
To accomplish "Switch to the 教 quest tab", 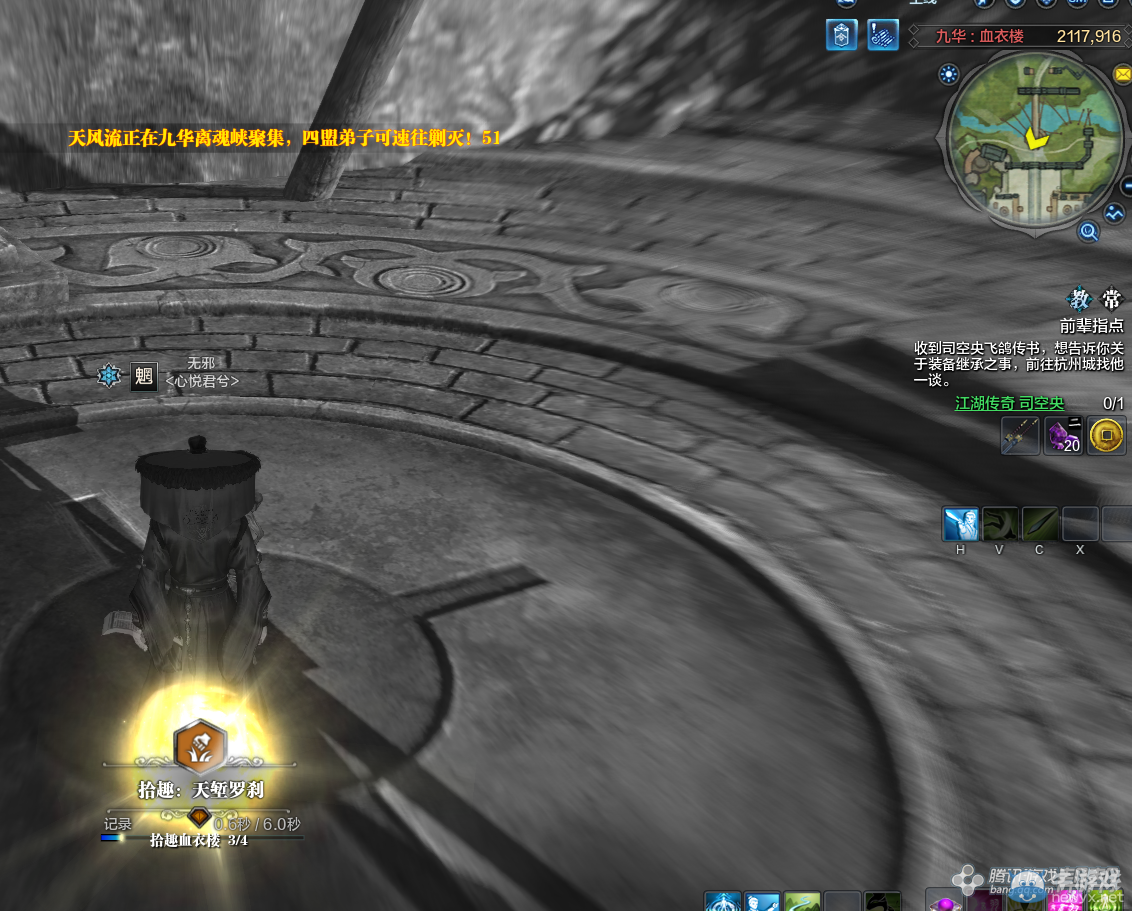I will [x=1080, y=300].
